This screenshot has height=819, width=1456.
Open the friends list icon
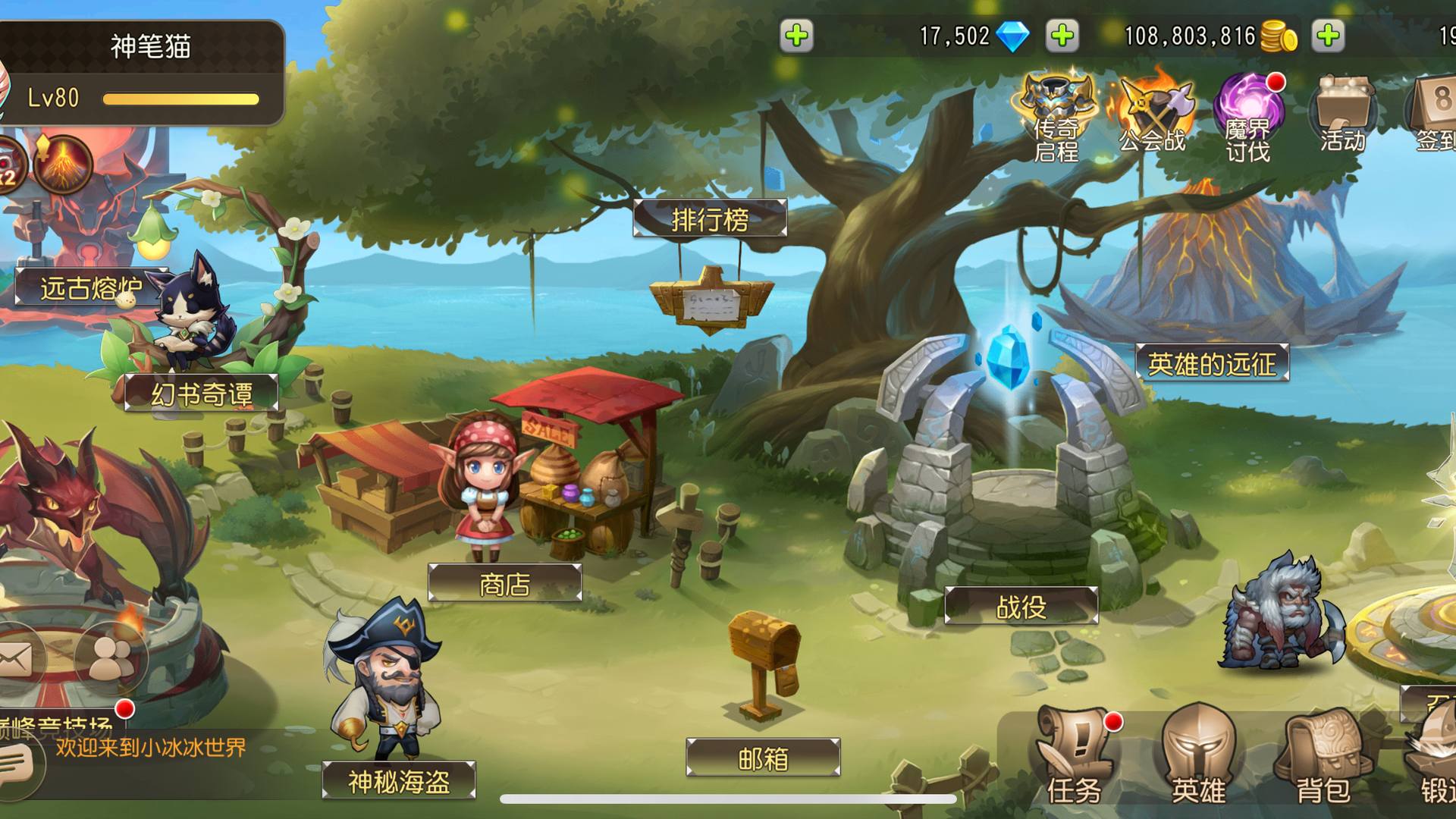[x=111, y=658]
